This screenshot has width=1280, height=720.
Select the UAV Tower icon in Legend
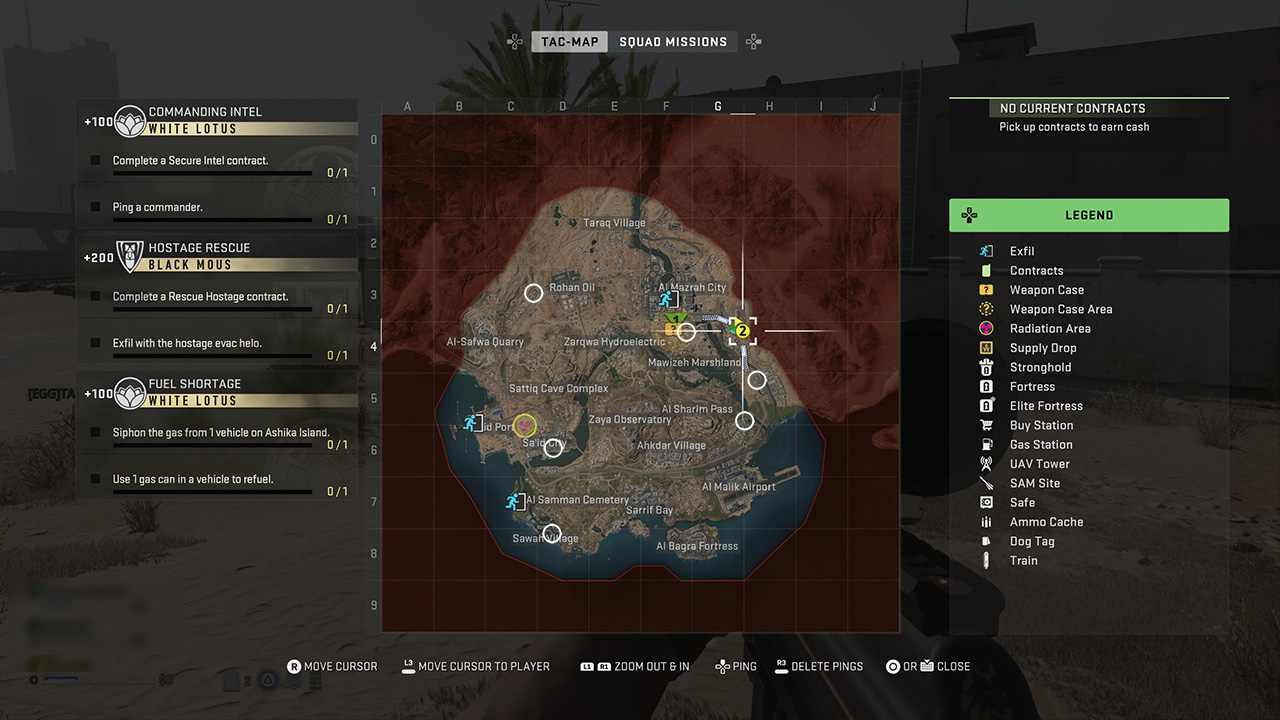pos(986,463)
